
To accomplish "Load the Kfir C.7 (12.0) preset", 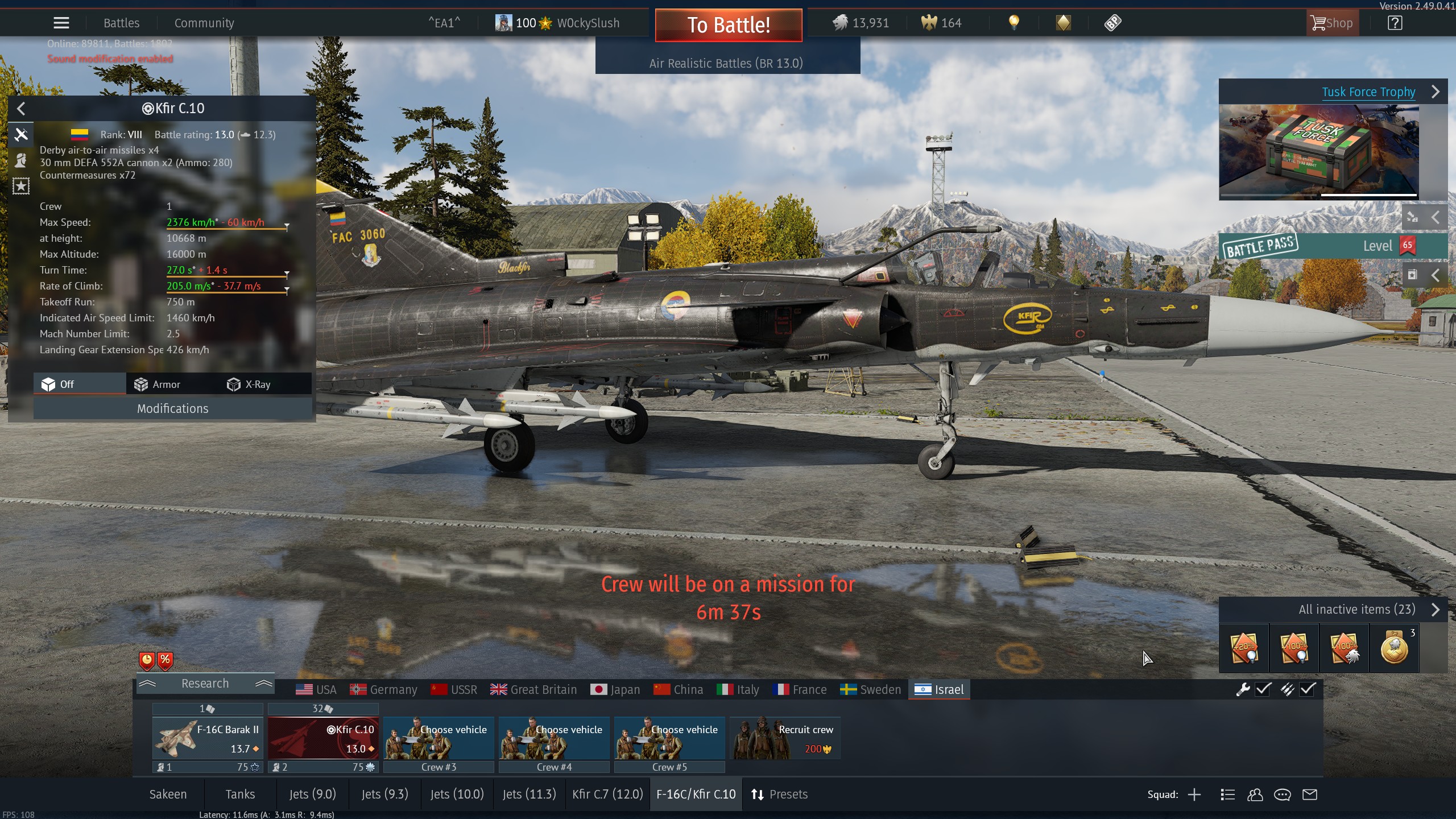I will 607,794.
